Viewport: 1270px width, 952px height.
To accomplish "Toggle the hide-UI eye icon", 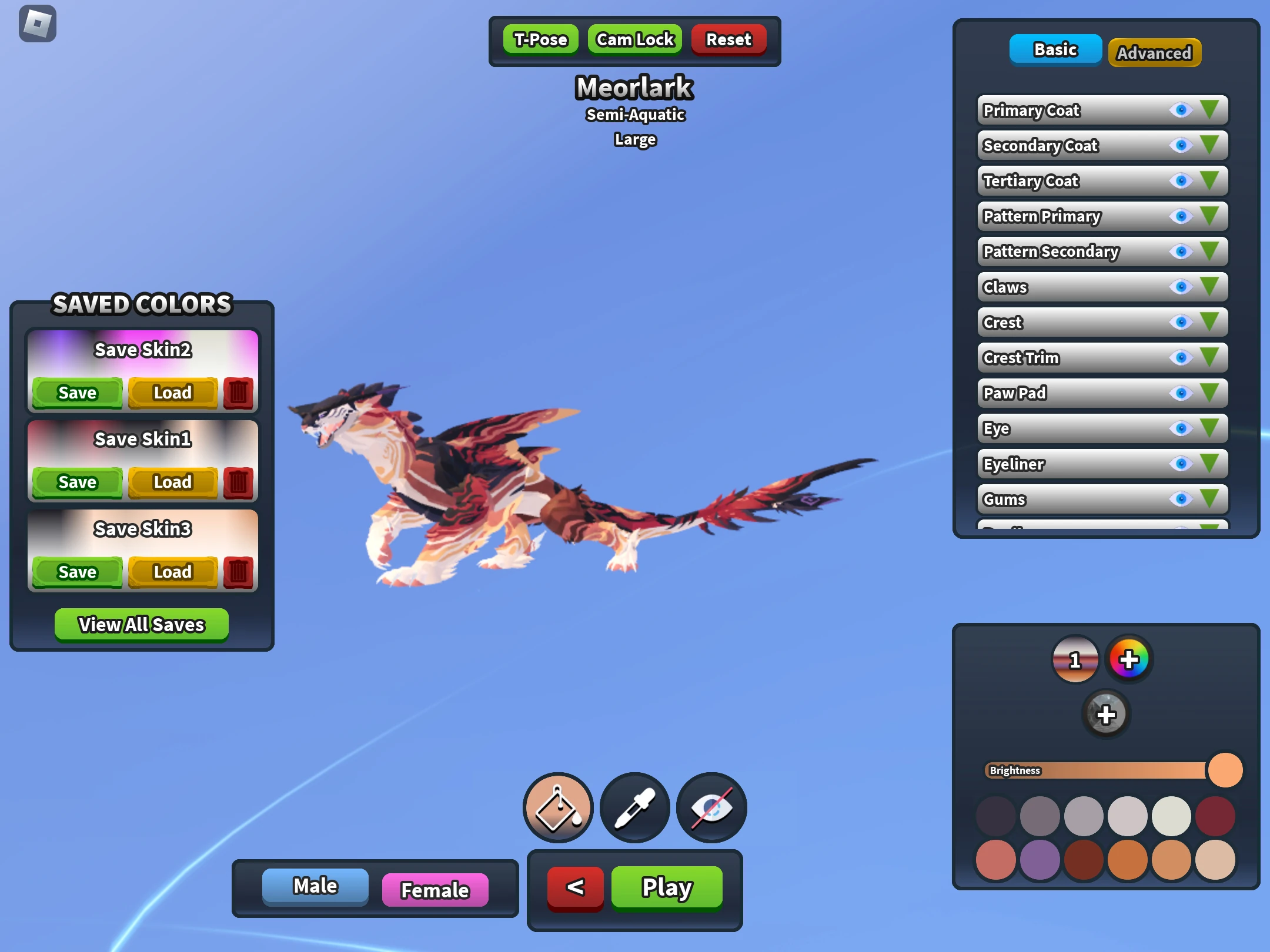I will [x=711, y=807].
